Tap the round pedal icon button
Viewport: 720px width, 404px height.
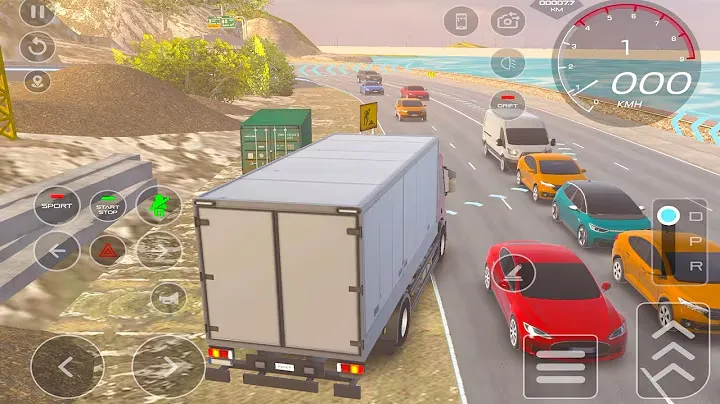point(513,271)
